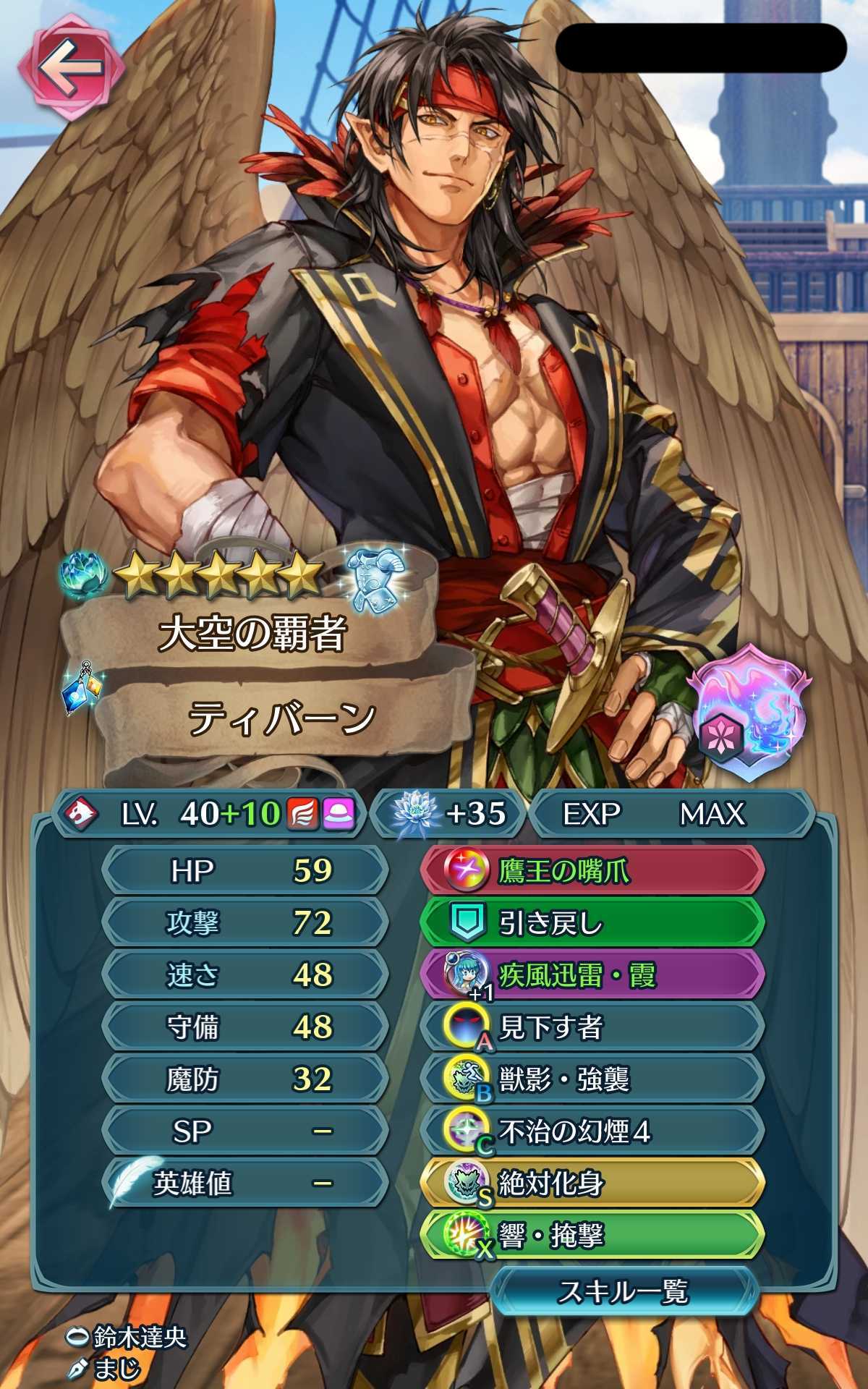
Task: Tap the 守備 defense stat
Action: pyautogui.click(x=244, y=1027)
